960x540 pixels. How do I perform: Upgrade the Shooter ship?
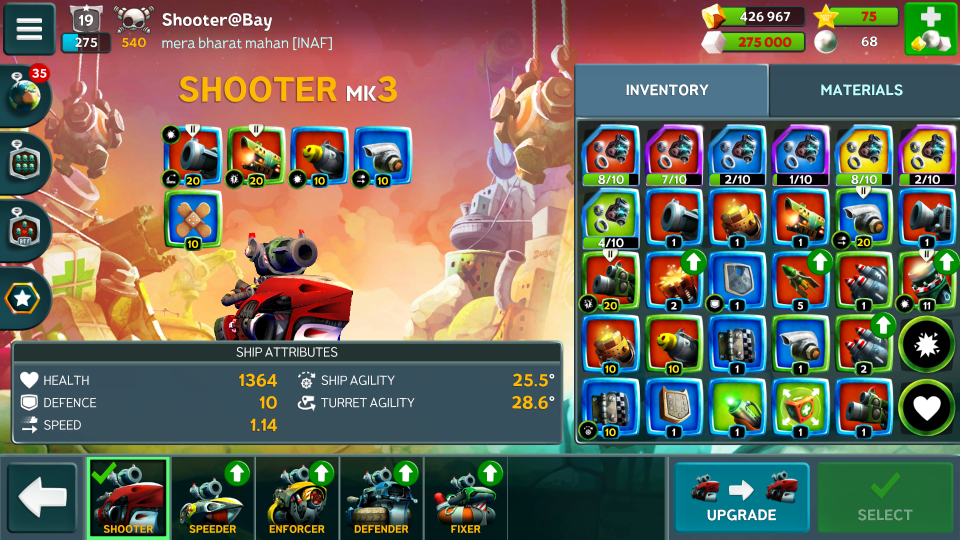tap(741, 497)
